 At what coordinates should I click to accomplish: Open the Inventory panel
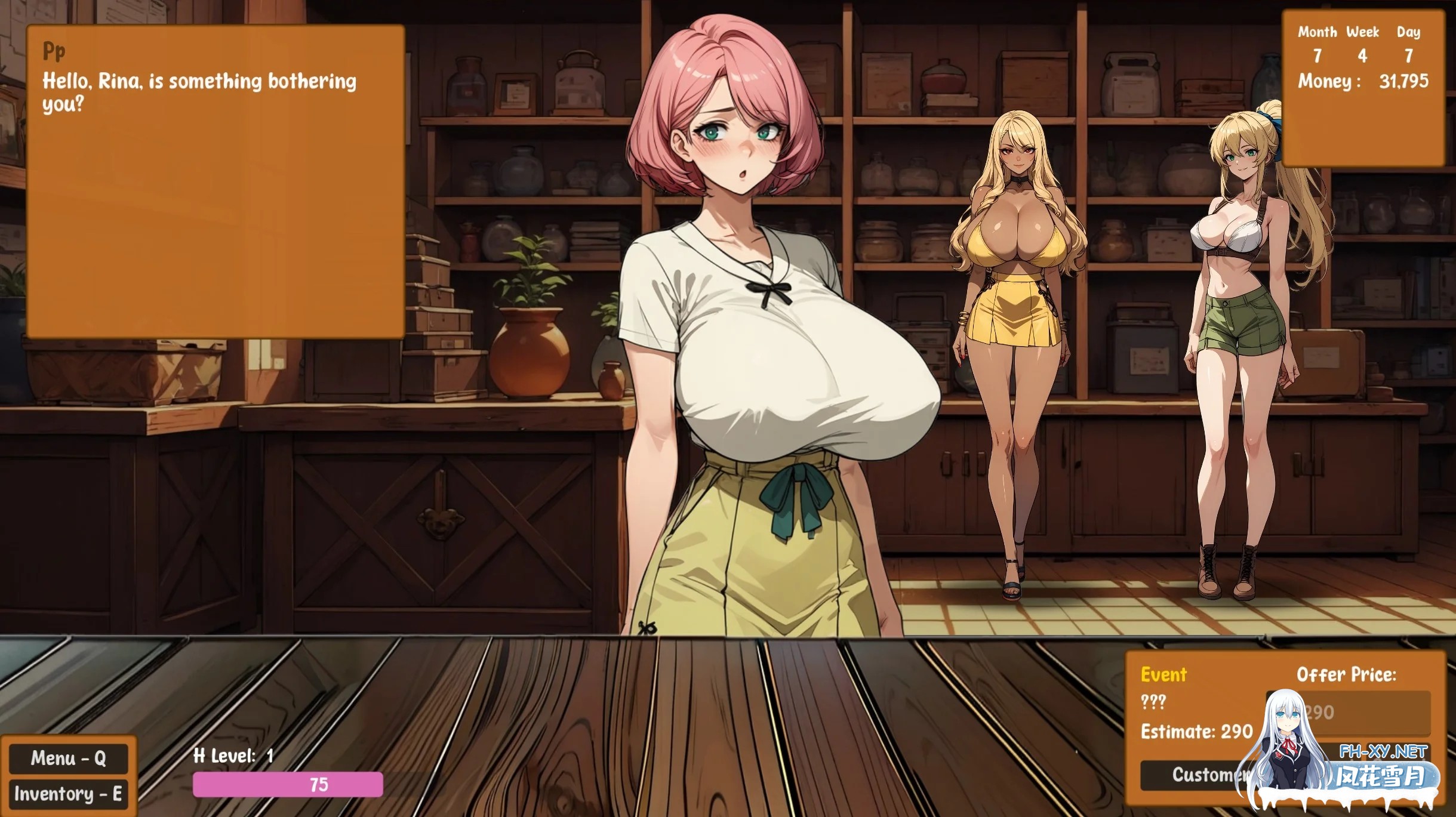click(69, 794)
